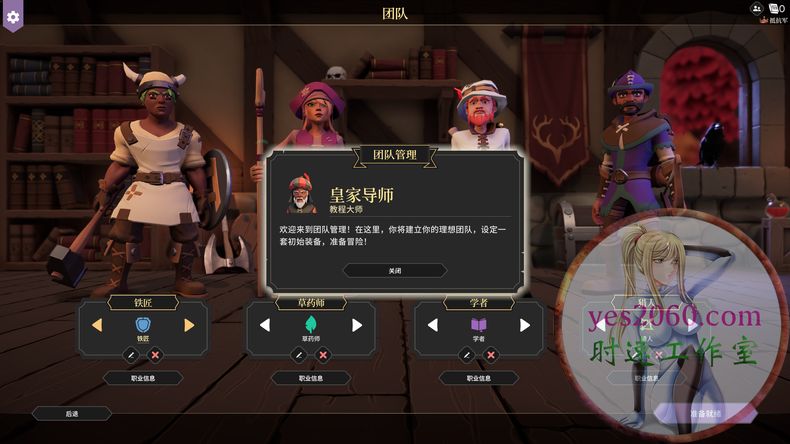Edit the 铁匠 with the pencil icon
Screen dimensions: 790x444
[x=130, y=354]
